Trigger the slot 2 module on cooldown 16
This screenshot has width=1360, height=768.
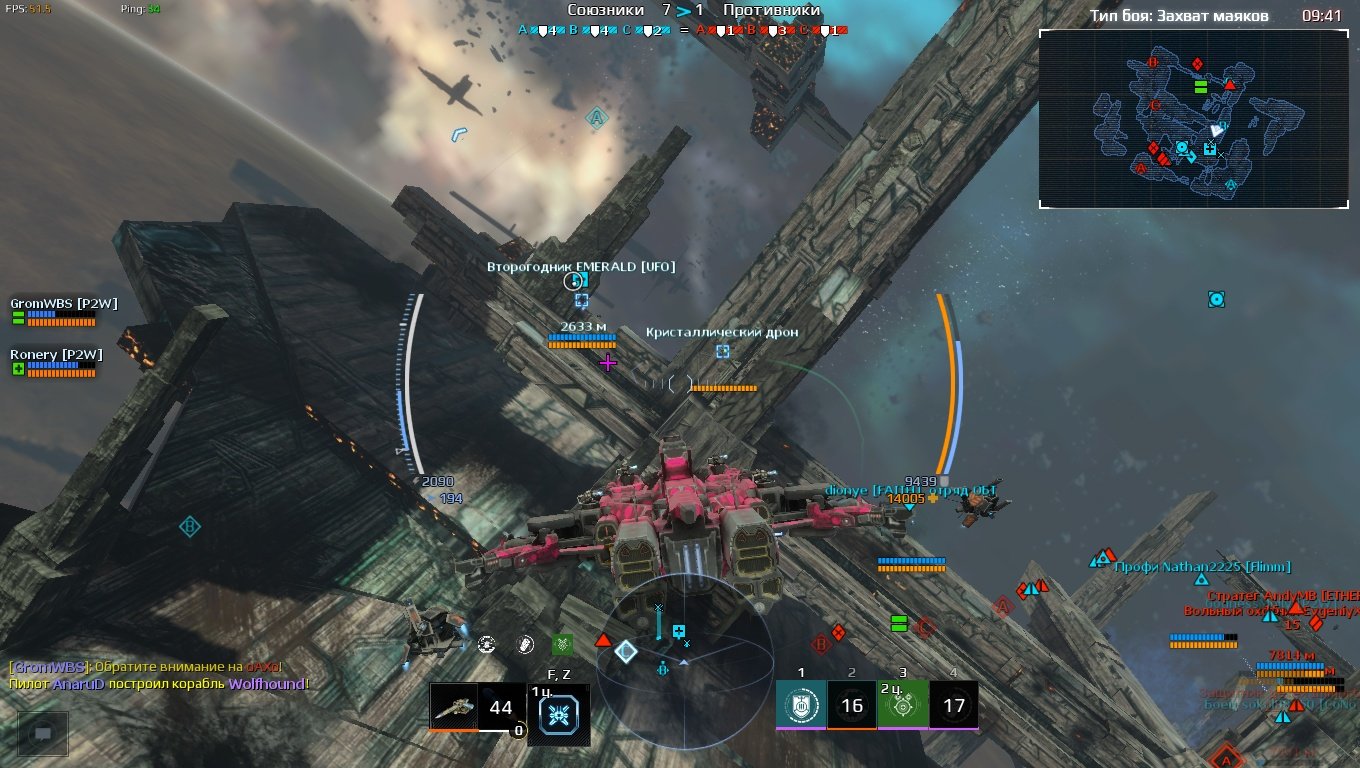point(852,706)
